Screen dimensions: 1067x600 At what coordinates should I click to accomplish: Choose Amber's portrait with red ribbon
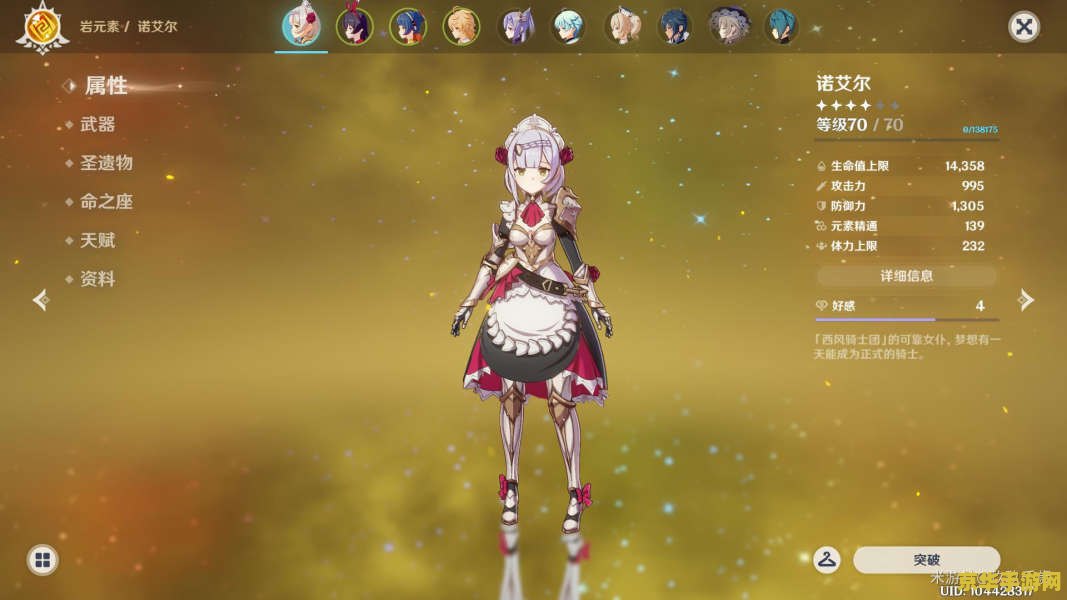pos(354,27)
